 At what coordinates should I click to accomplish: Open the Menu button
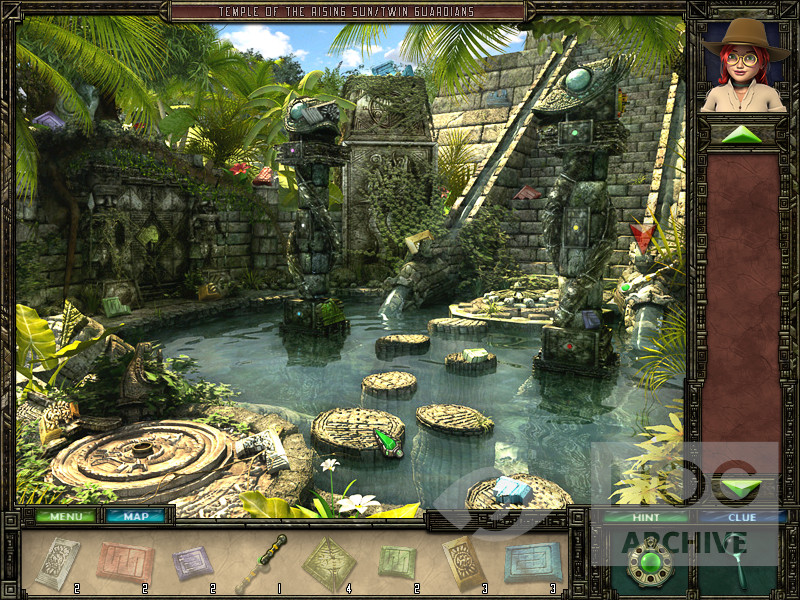coord(66,516)
